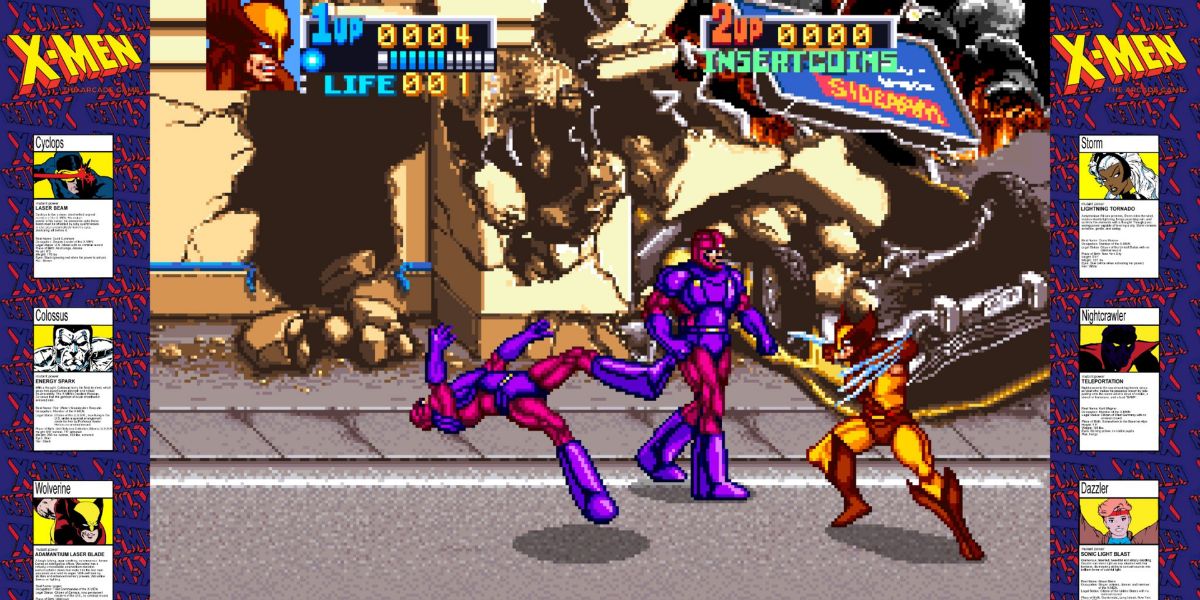
Task: Select the Nightcrawler character card portrait
Action: pyautogui.click(x=1119, y=348)
